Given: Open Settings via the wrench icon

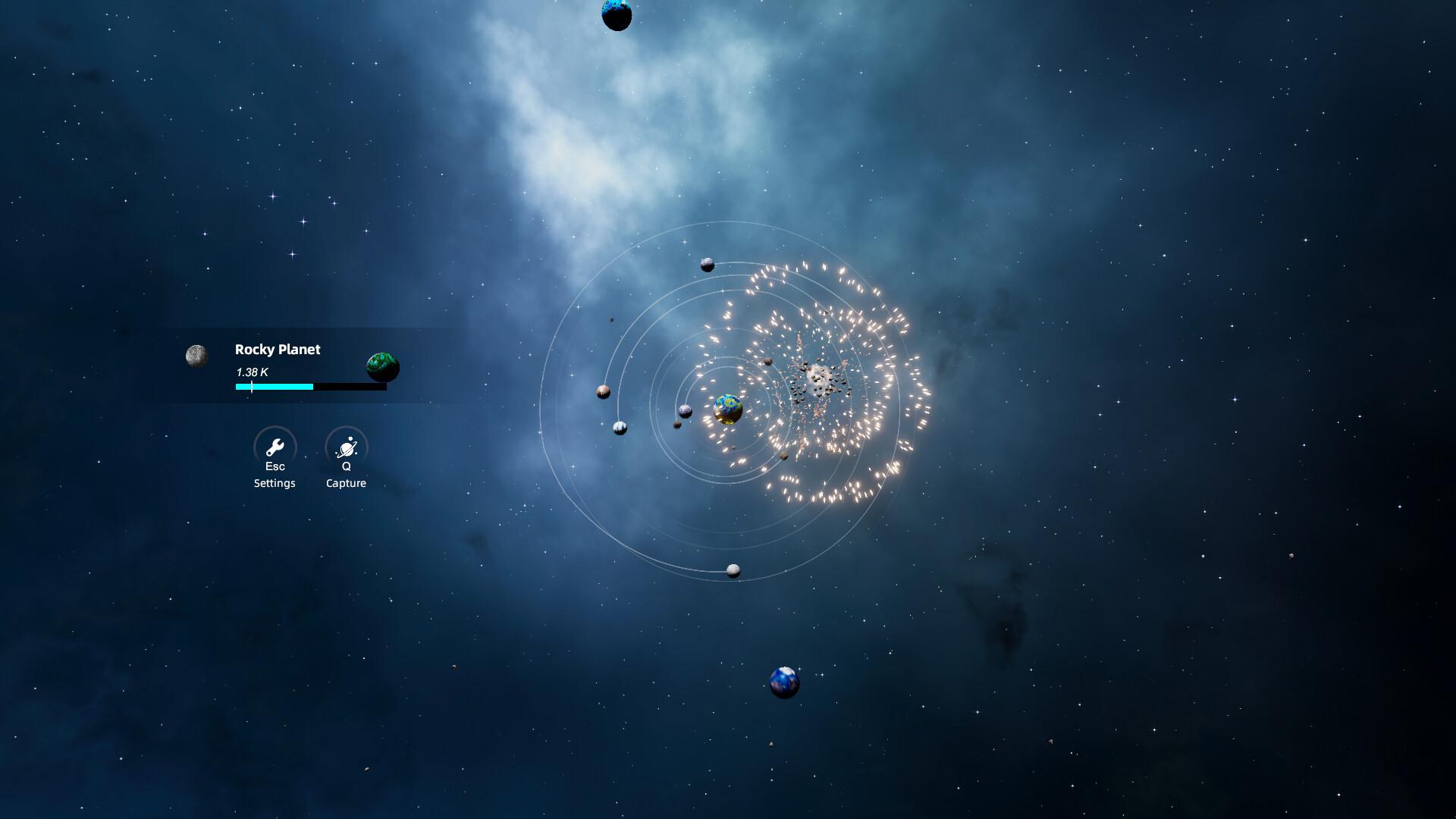Looking at the screenshot, I should [275, 447].
